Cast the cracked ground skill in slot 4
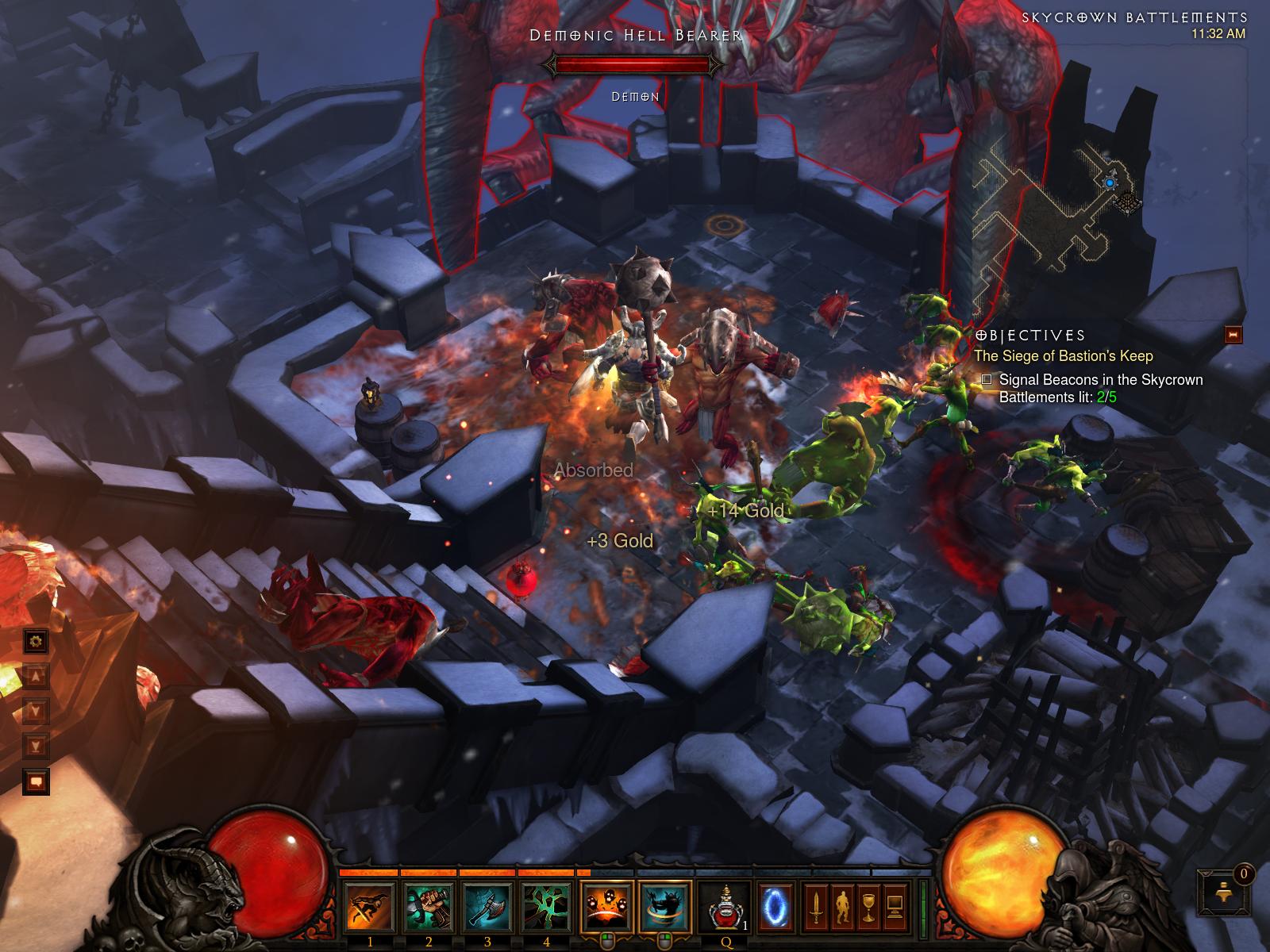Screen dimensions: 1270x952 click(547, 907)
